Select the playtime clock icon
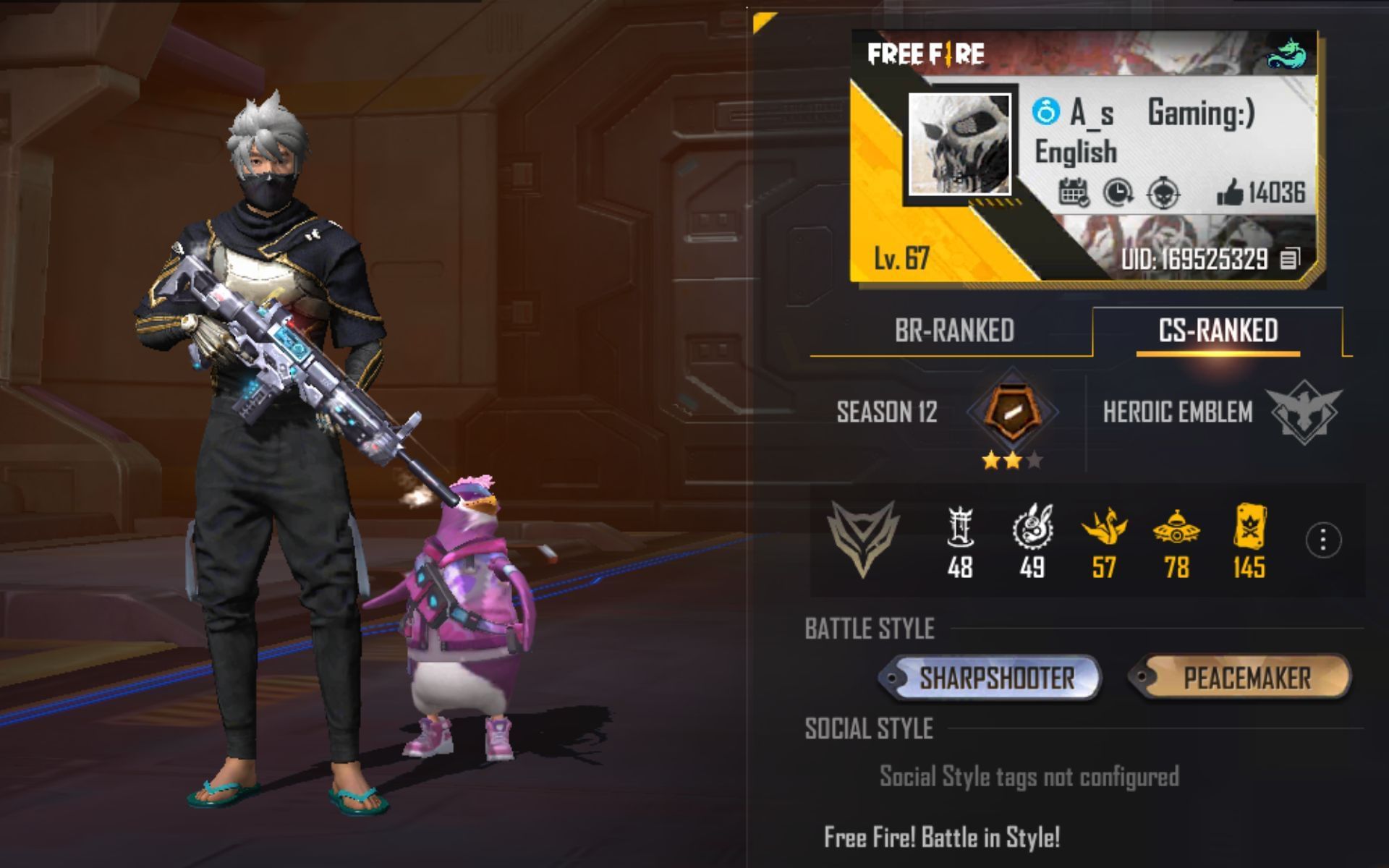Image resolution: width=1389 pixels, height=868 pixels. 1119,191
